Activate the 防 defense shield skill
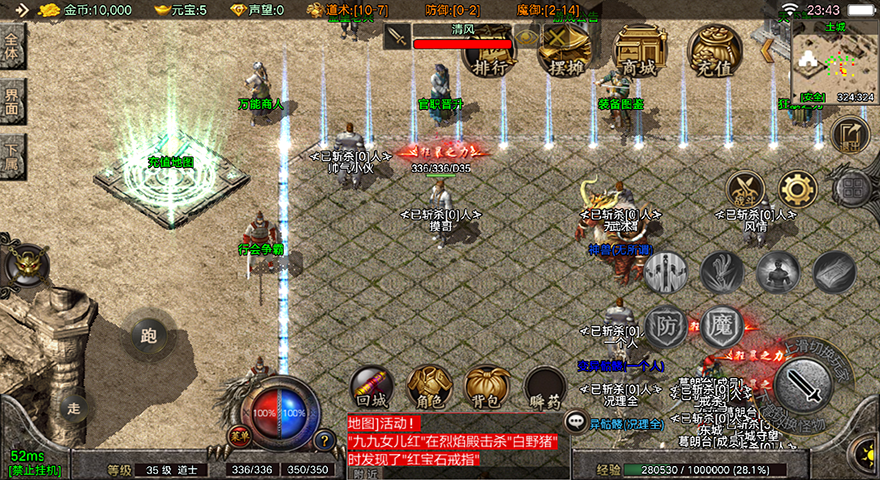The width and height of the screenshot is (880, 480). [665, 326]
